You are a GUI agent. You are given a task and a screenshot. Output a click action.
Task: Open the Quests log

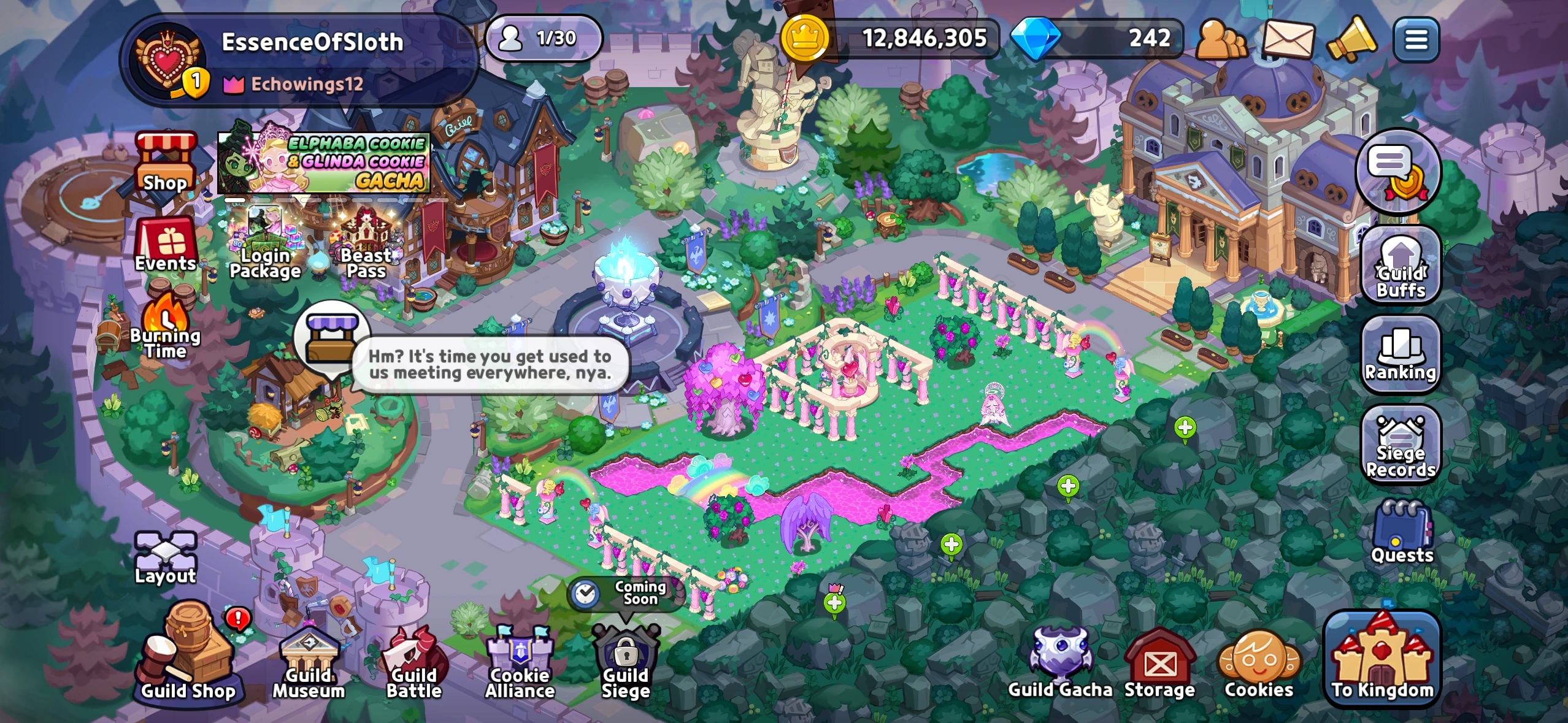coord(1402,530)
